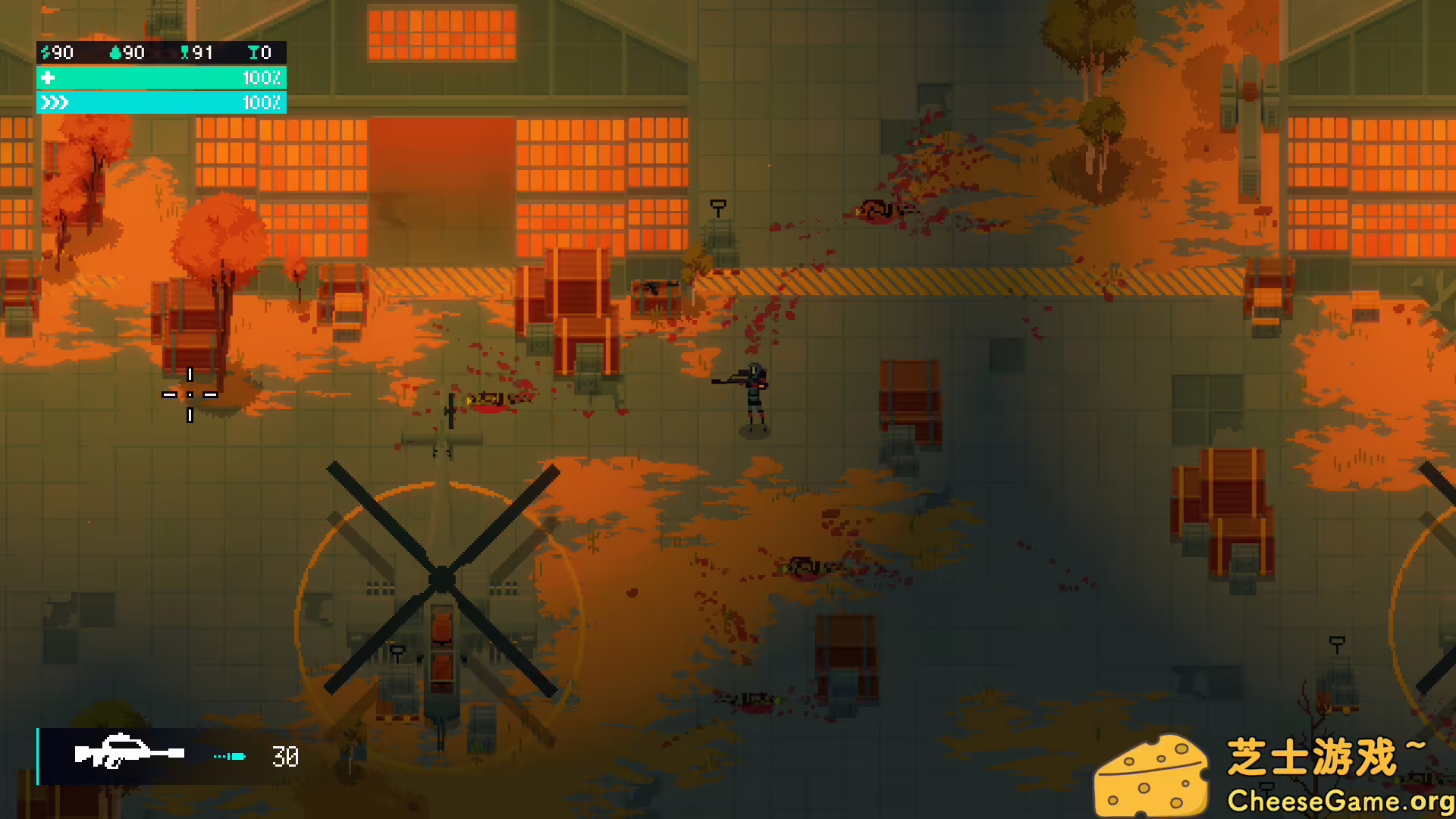Viewport: 1456px width, 819px height.
Task: Click the character figure icon showing 91
Action: [x=186, y=53]
